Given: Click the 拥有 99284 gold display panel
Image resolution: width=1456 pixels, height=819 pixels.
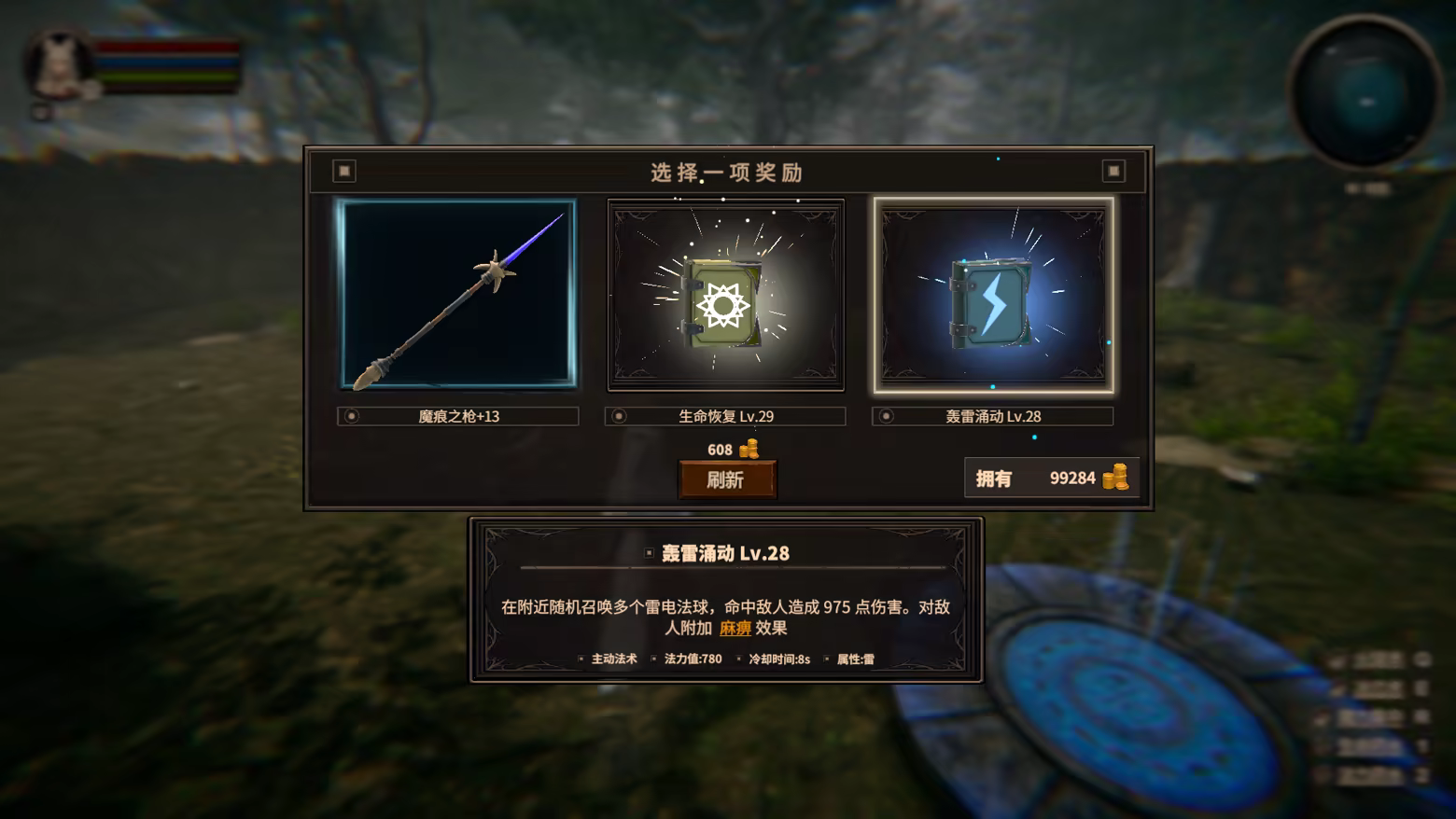Looking at the screenshot, I should [1051, 478].
